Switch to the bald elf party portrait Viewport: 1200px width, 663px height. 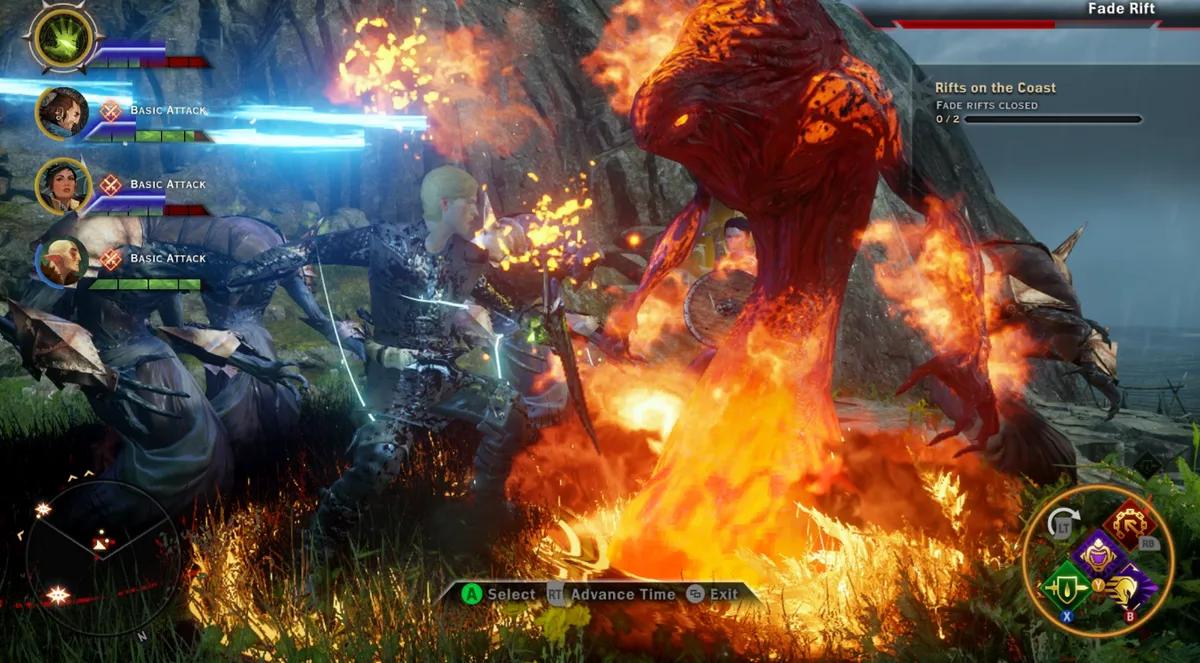63,260
